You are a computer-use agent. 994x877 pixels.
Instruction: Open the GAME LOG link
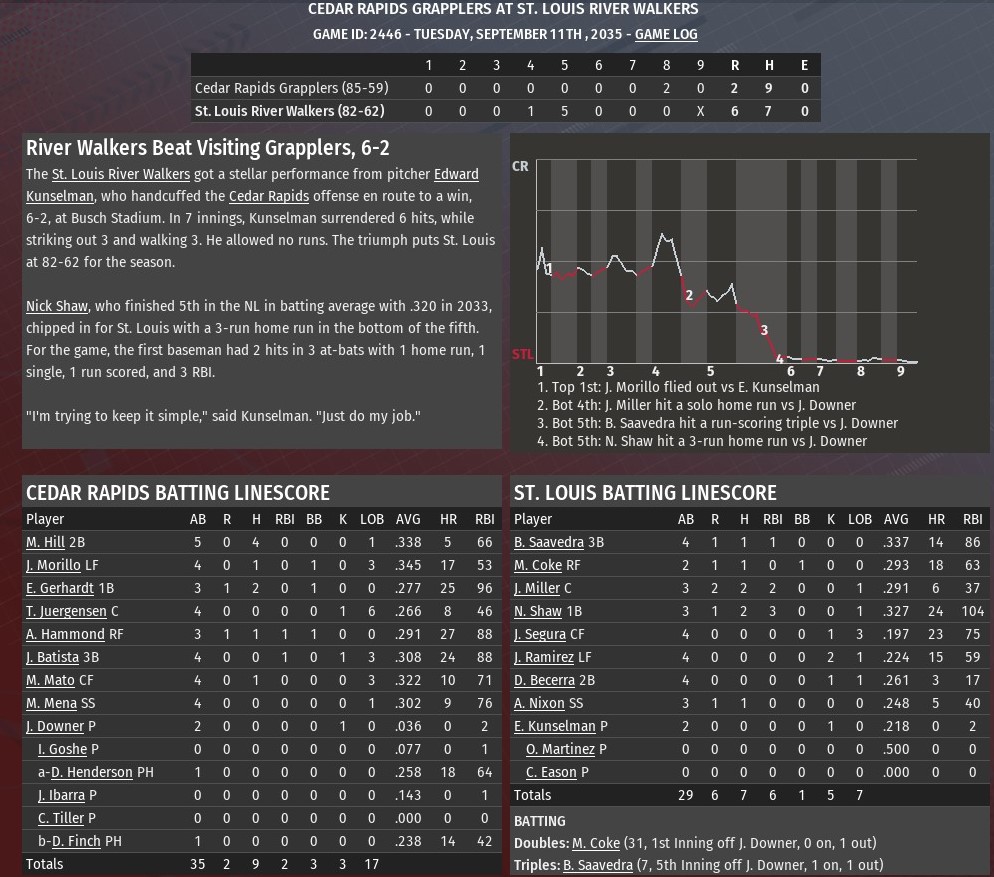[x=666, y=34]
